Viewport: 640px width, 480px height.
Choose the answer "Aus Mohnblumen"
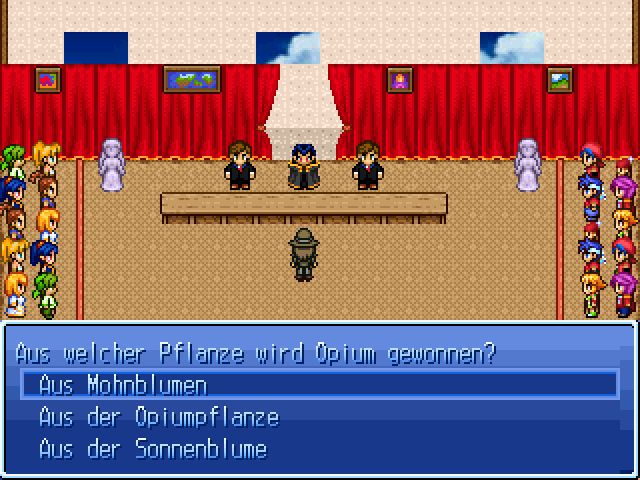tap(123, 385)
